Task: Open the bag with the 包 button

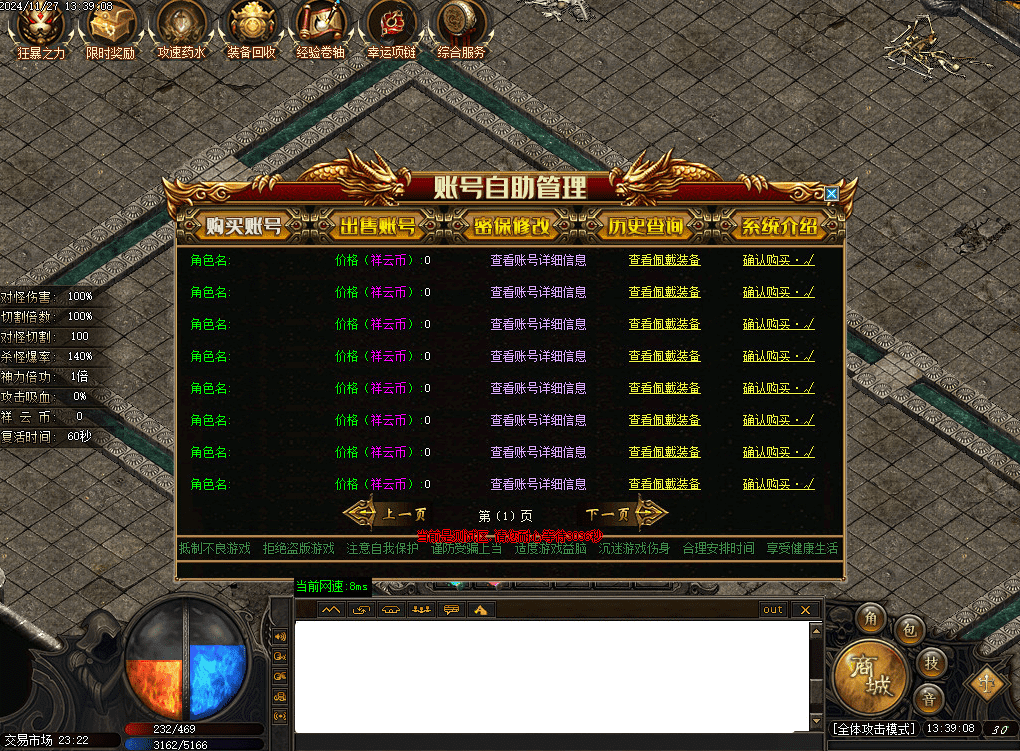Action: click(908, 629)
